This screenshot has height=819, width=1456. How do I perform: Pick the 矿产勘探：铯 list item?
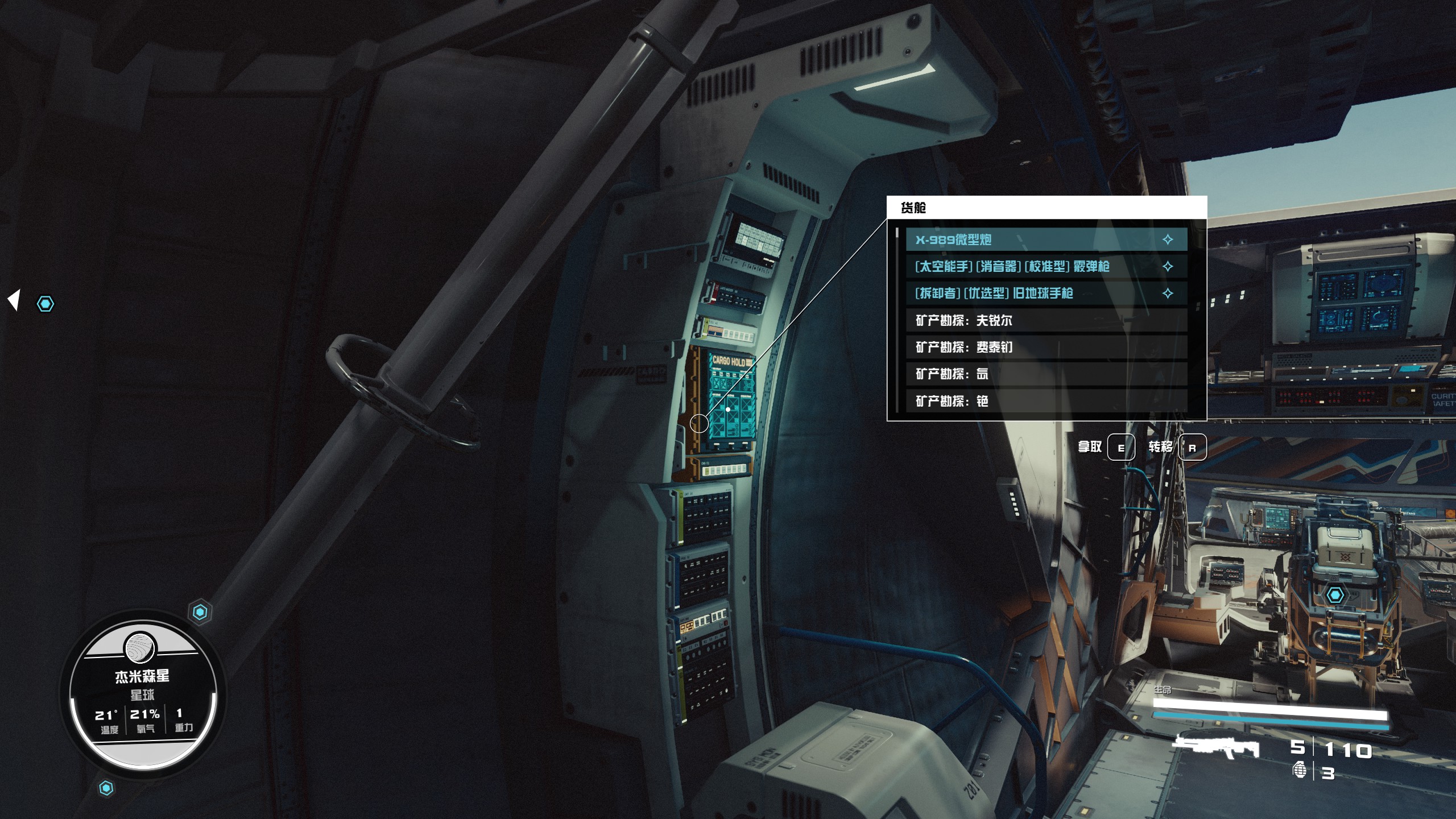click(1045, 400)
